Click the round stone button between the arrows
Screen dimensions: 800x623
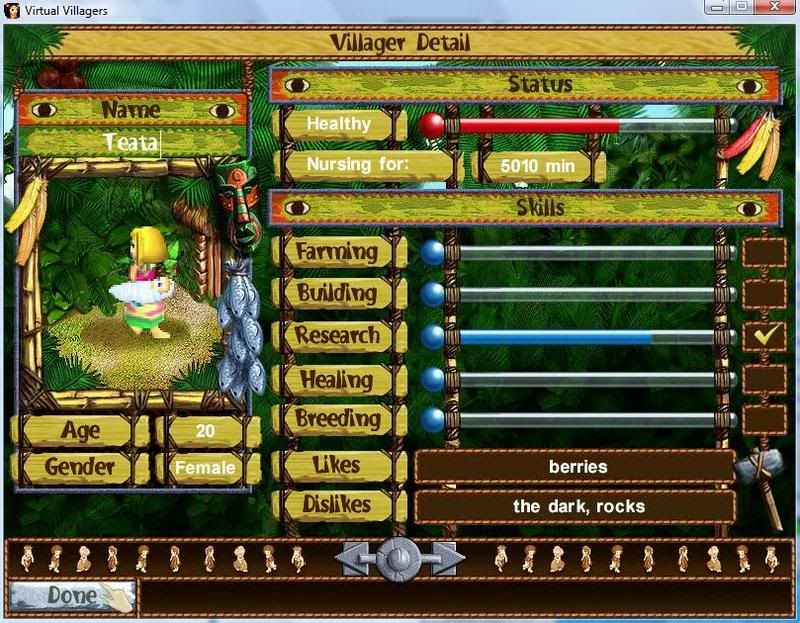[399, 558]
